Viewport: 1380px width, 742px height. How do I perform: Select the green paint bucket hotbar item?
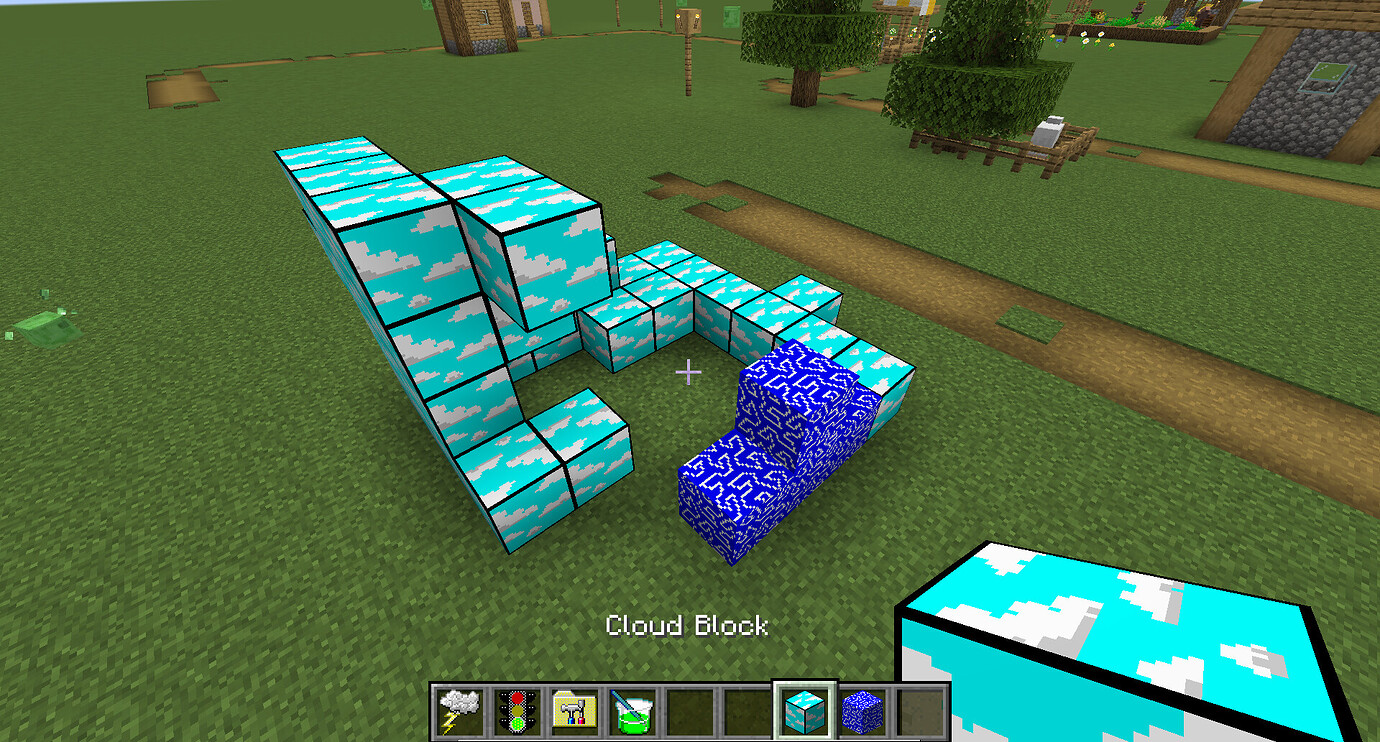[632, 710]
